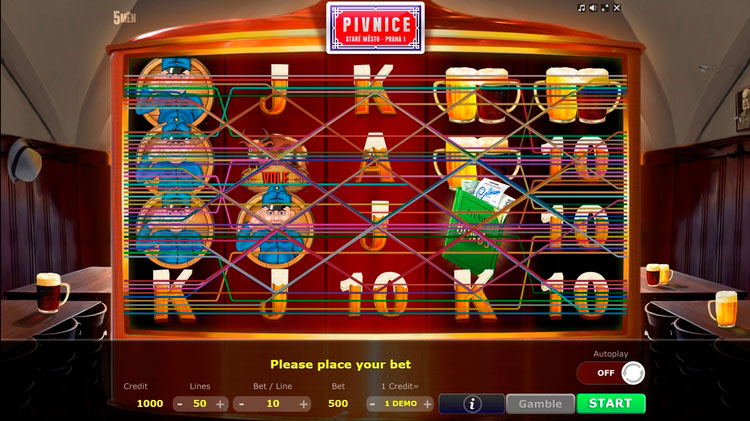Viewport: 750px width, 421px height.
Task: Switch to fullscreen mode
Action: coord(605,7)
